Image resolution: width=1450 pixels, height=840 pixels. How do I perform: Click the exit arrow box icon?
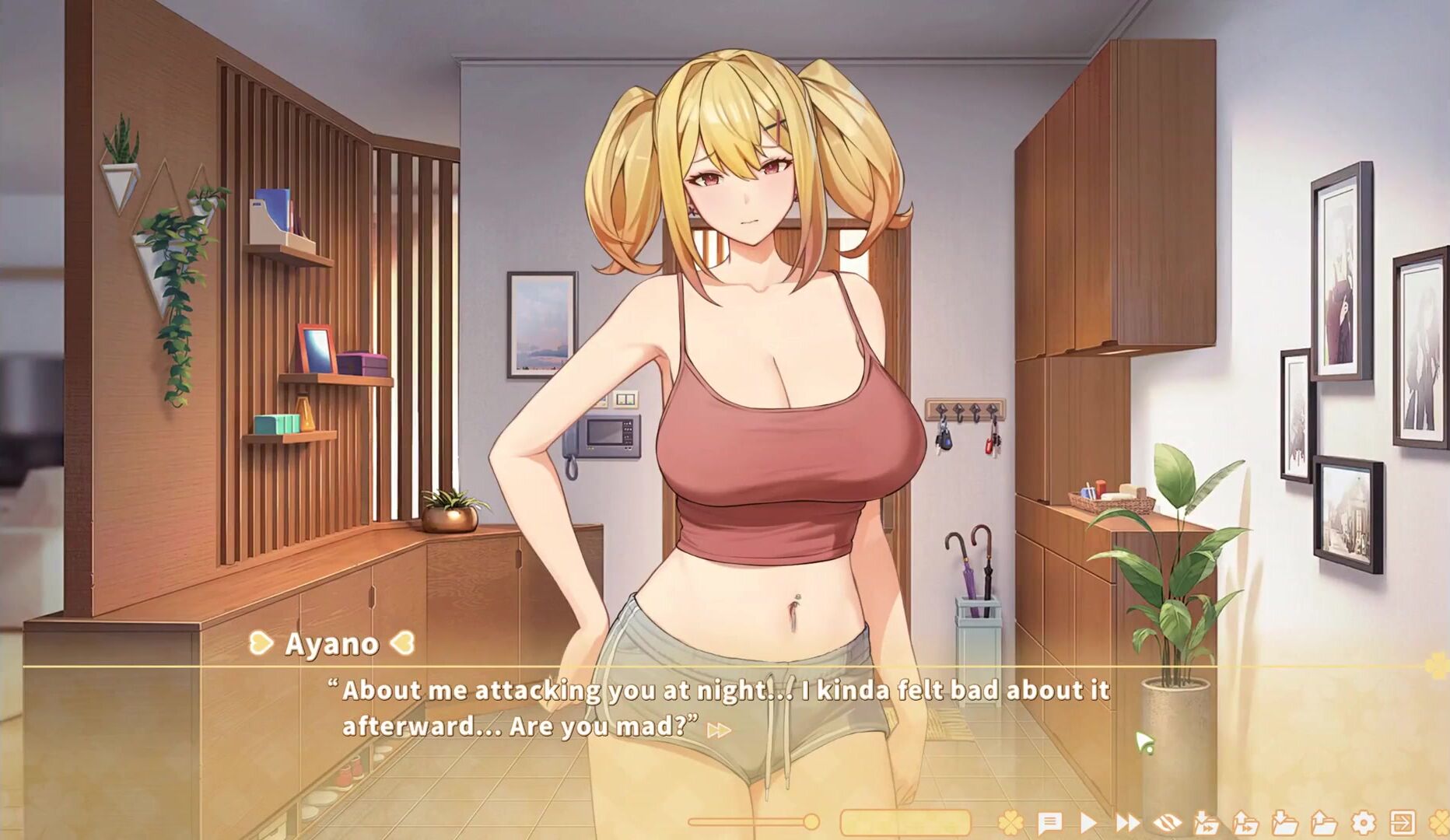click(x=1403, y=822)
